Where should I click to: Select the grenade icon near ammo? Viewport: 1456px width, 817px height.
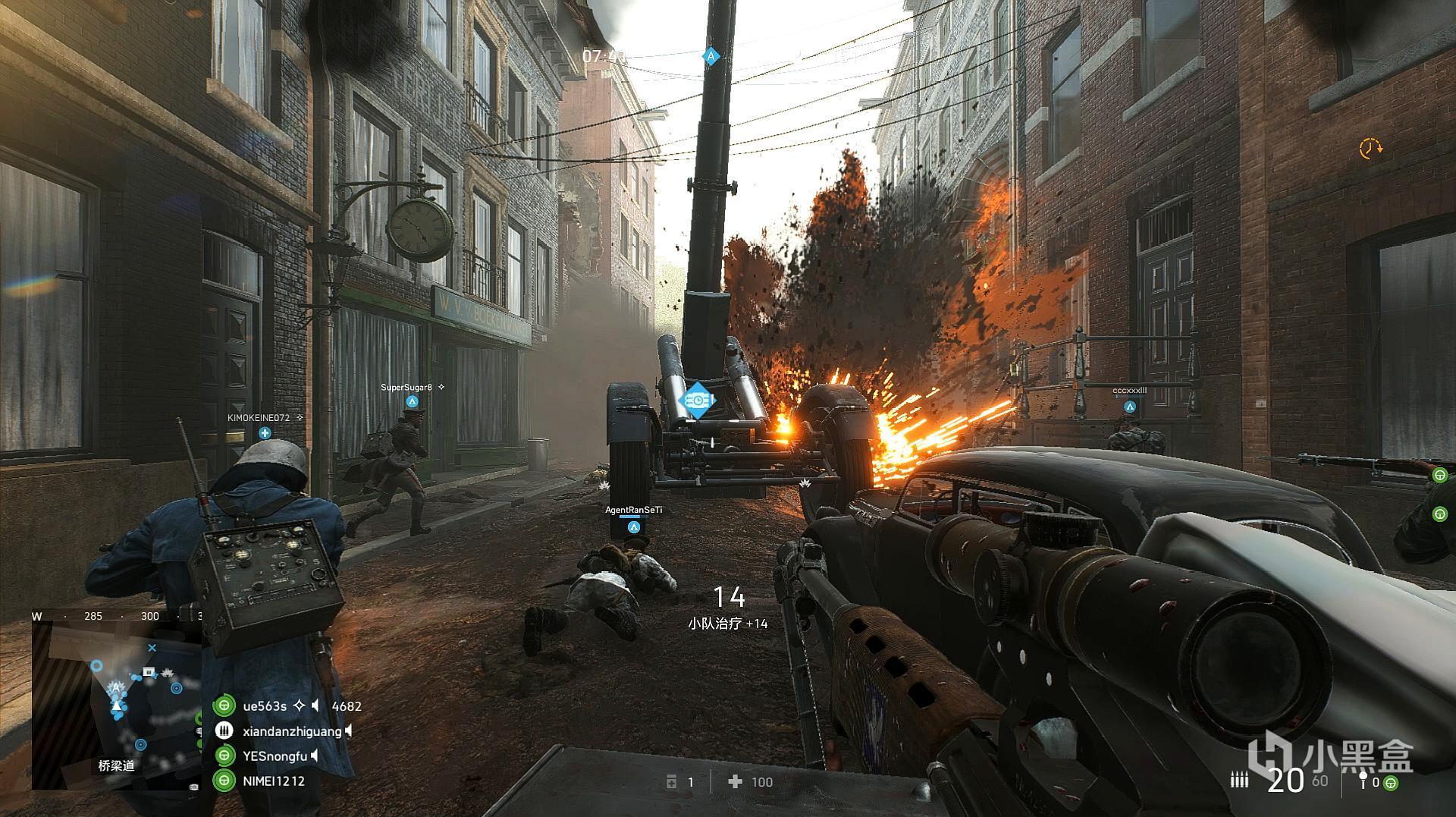click(x=1362, y=780)
